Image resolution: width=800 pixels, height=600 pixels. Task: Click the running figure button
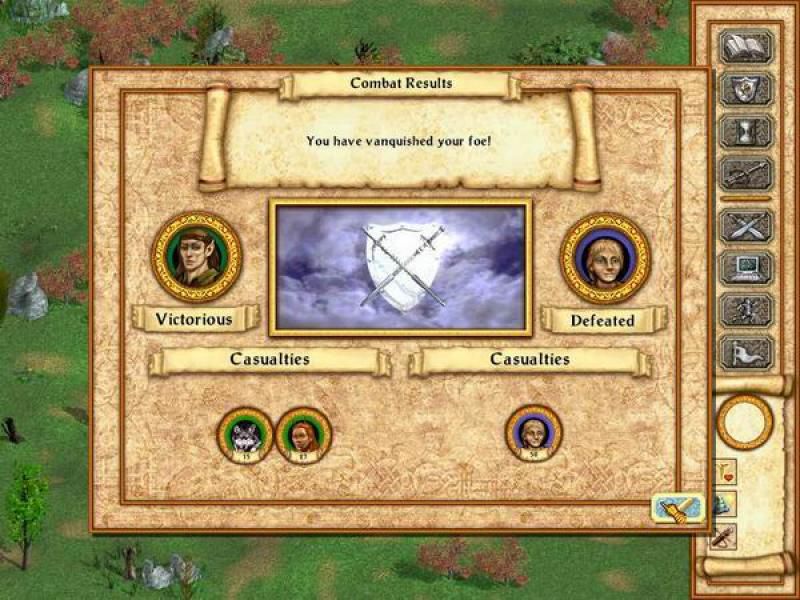tap(746, 309)
